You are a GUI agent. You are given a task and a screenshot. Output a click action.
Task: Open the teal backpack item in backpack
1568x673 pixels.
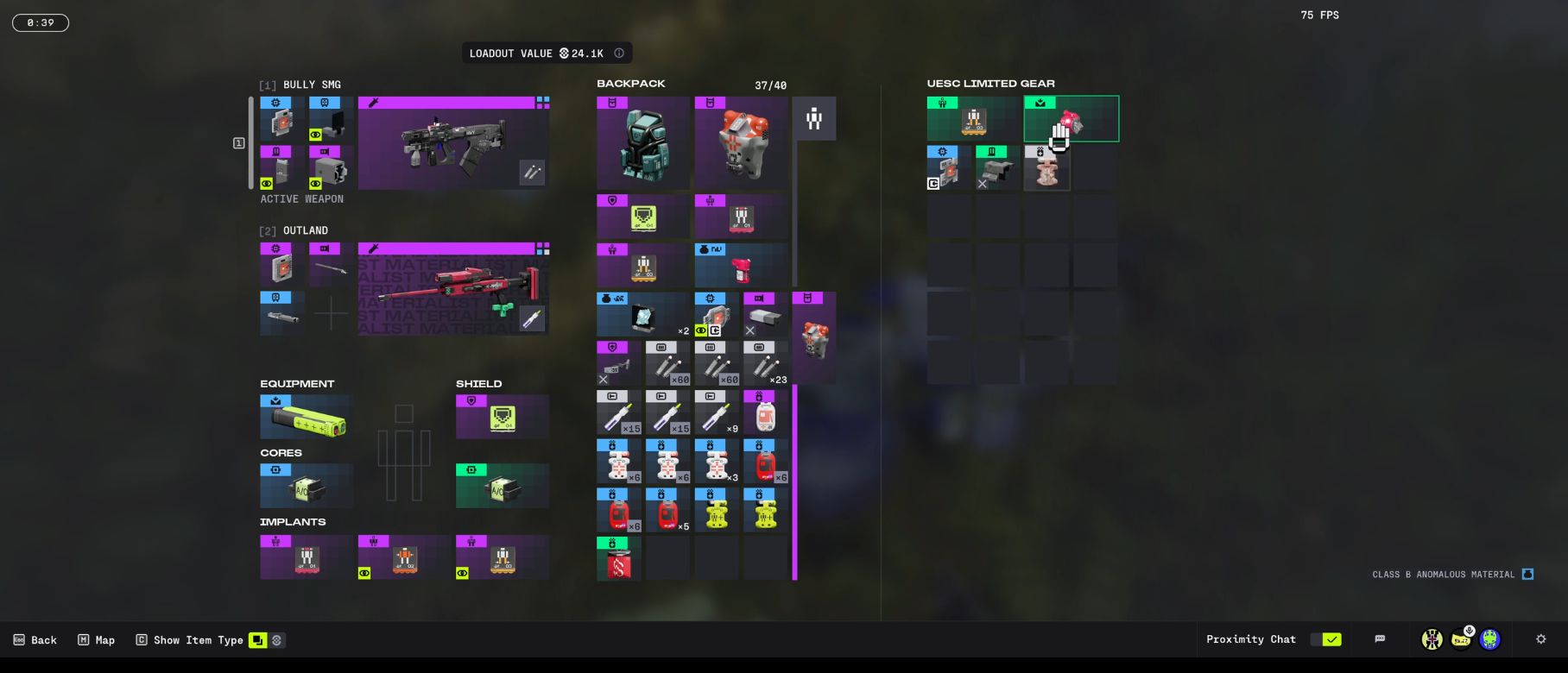click(x=643, y=143)
